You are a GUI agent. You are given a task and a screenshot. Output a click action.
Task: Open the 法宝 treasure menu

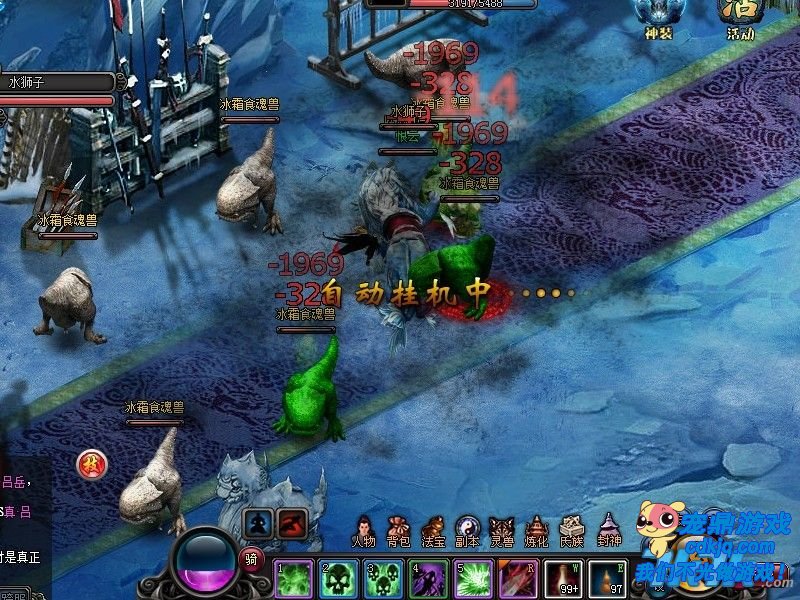tap(433, 530)
